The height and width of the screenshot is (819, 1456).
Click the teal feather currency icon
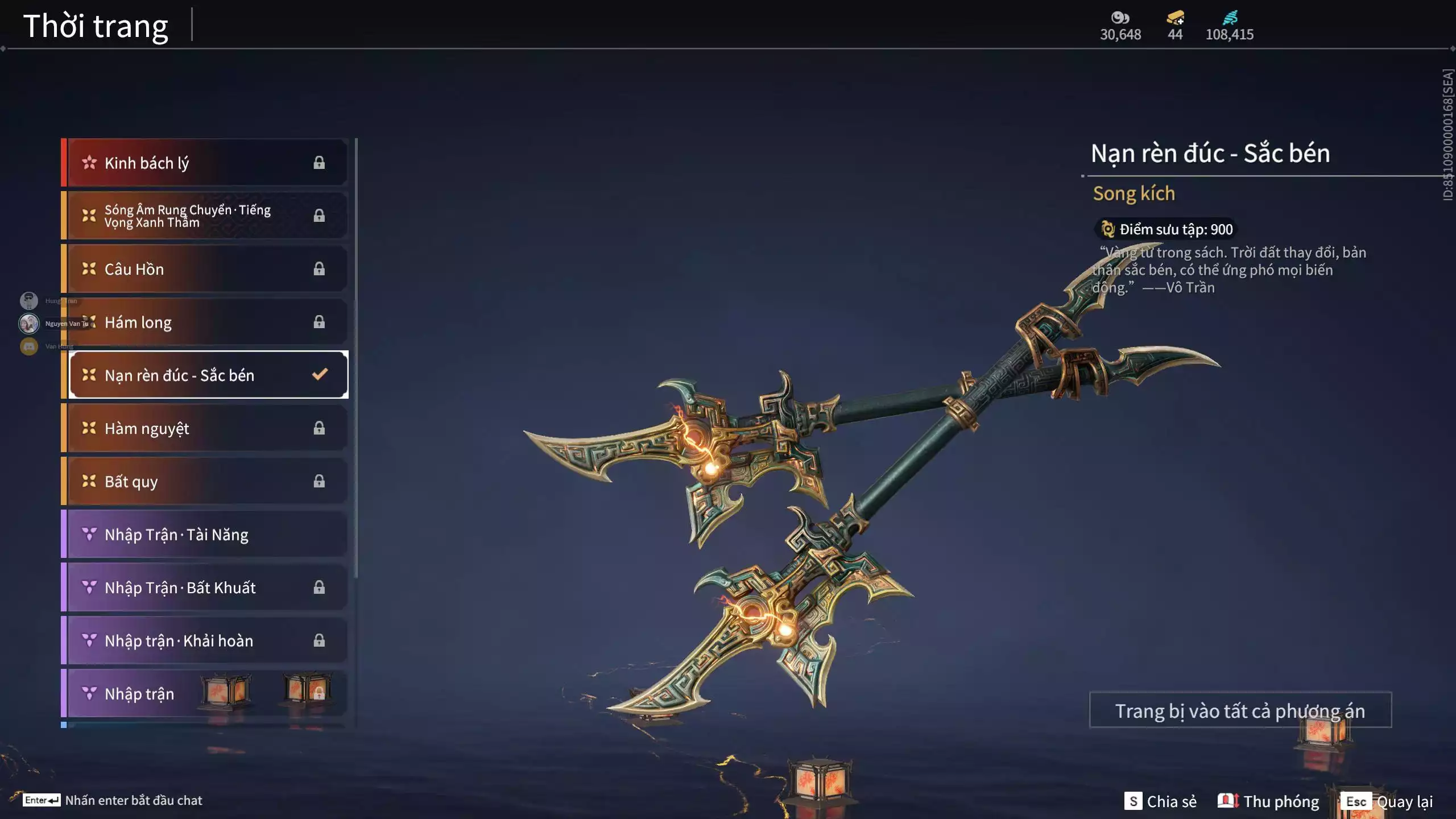(x=1230, y=18)
